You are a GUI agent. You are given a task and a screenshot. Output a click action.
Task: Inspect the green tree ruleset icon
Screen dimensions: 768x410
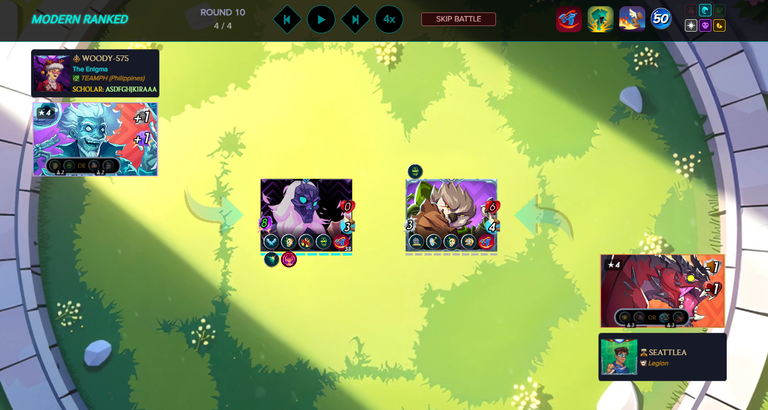pos(600,19)
